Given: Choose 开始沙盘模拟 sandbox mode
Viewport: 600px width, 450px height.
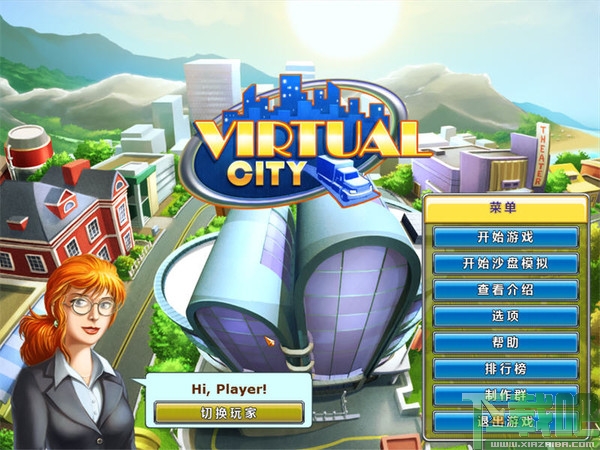Looking at the screenshot, I should click(x=505, y=264).
